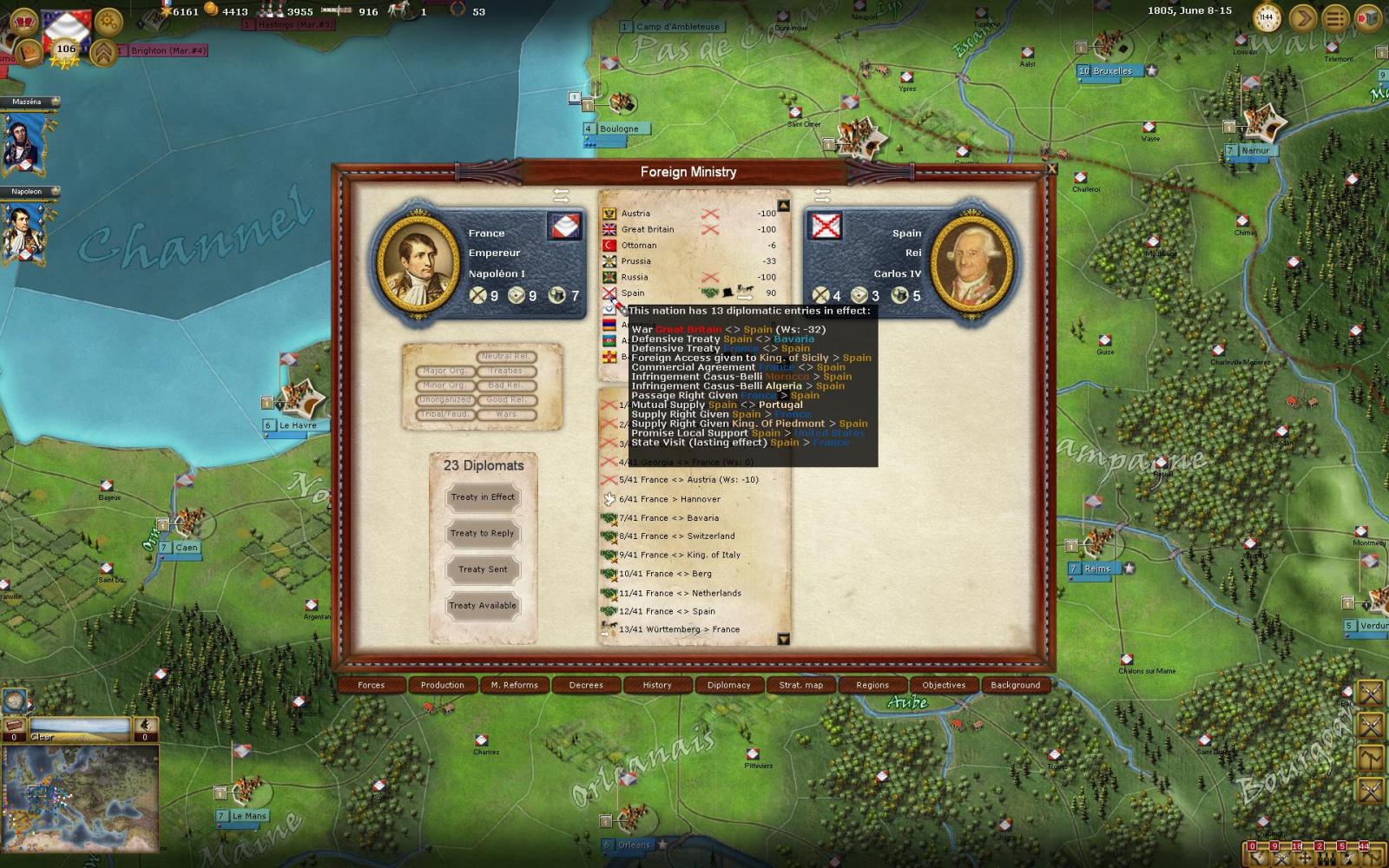The height and width of the screenshot is (868, 1389).
Task: Select the Decrees tab
Action: (x=586, y=685)
